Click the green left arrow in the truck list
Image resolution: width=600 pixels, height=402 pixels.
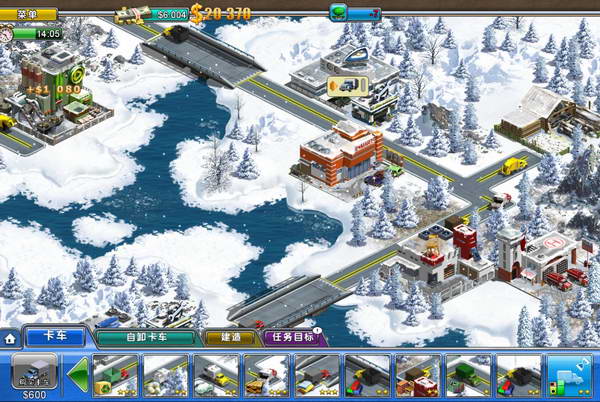76,375
